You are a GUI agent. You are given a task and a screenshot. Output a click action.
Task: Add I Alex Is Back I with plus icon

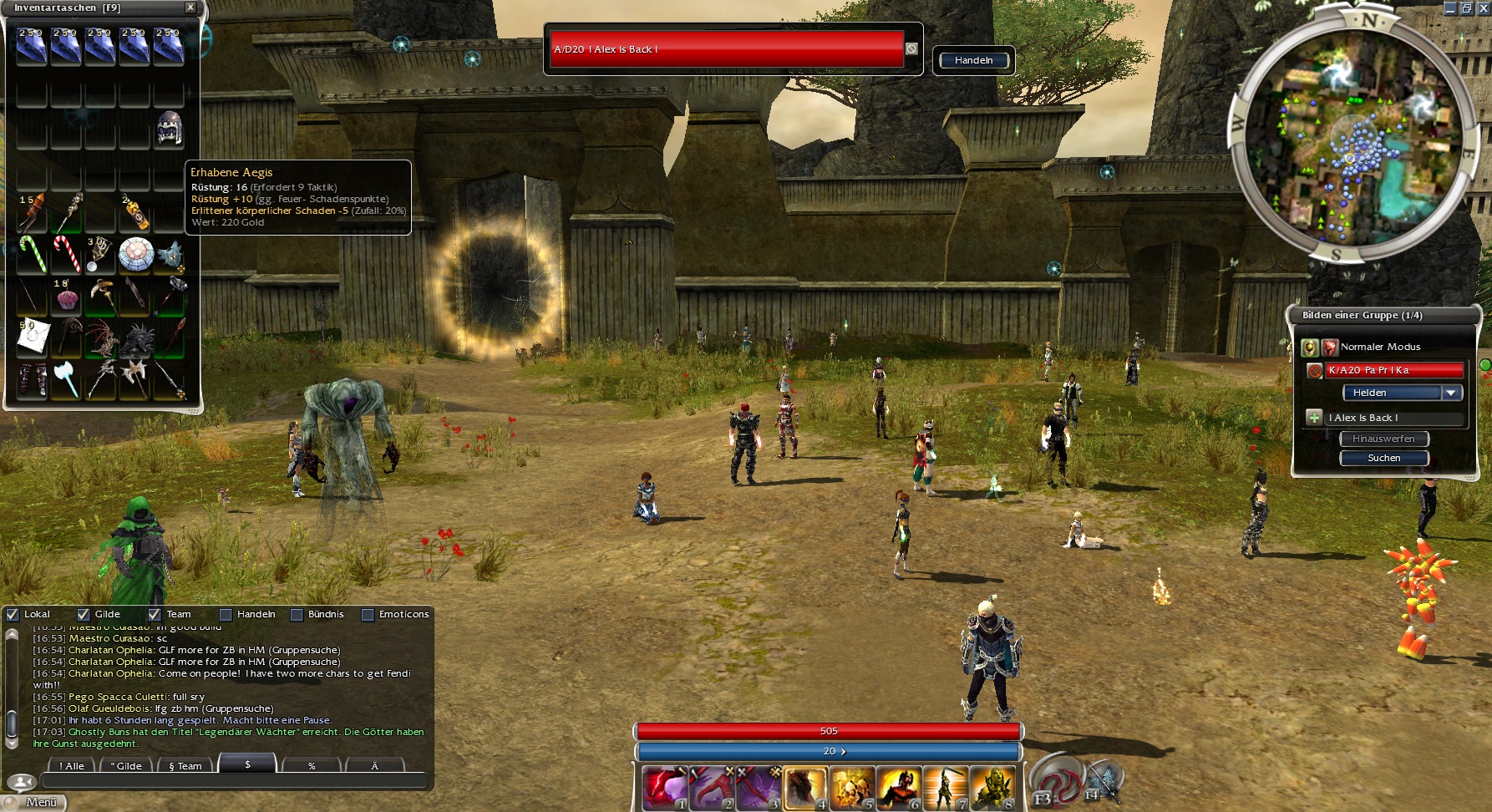point(1314,417)
